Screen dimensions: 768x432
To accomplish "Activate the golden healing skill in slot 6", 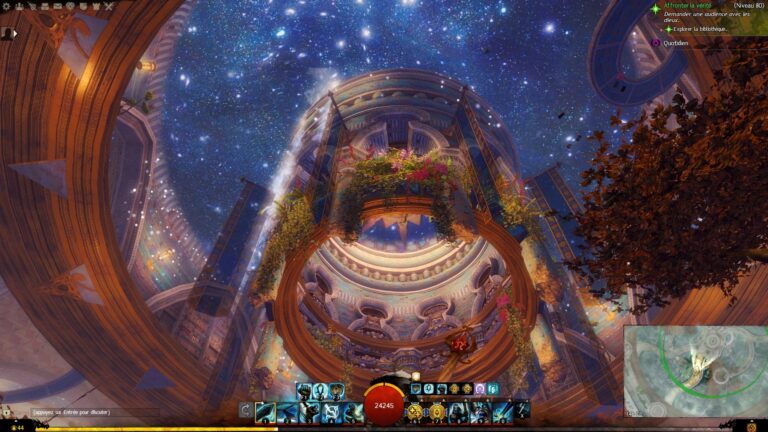I will tap(415, 411).
